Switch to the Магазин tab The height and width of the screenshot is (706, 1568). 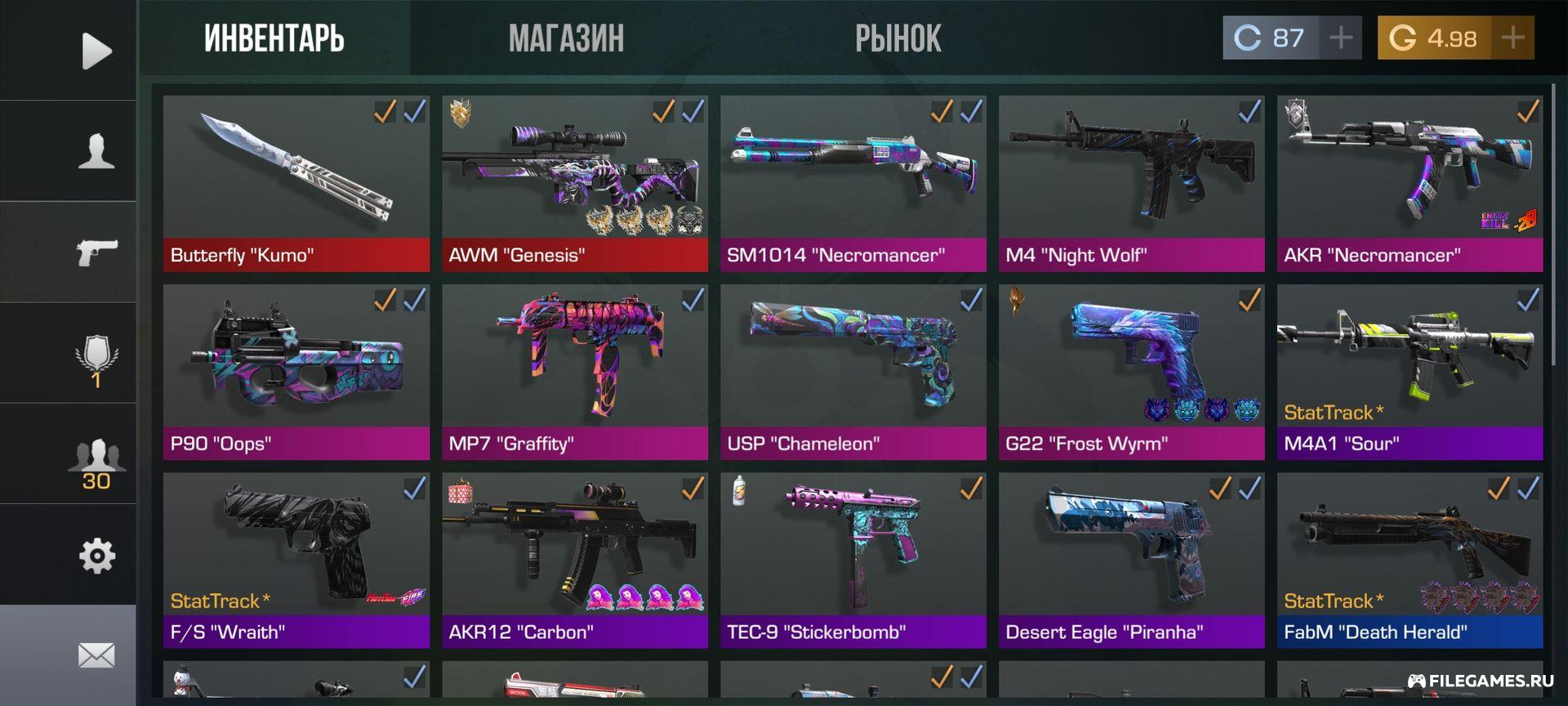566,38
